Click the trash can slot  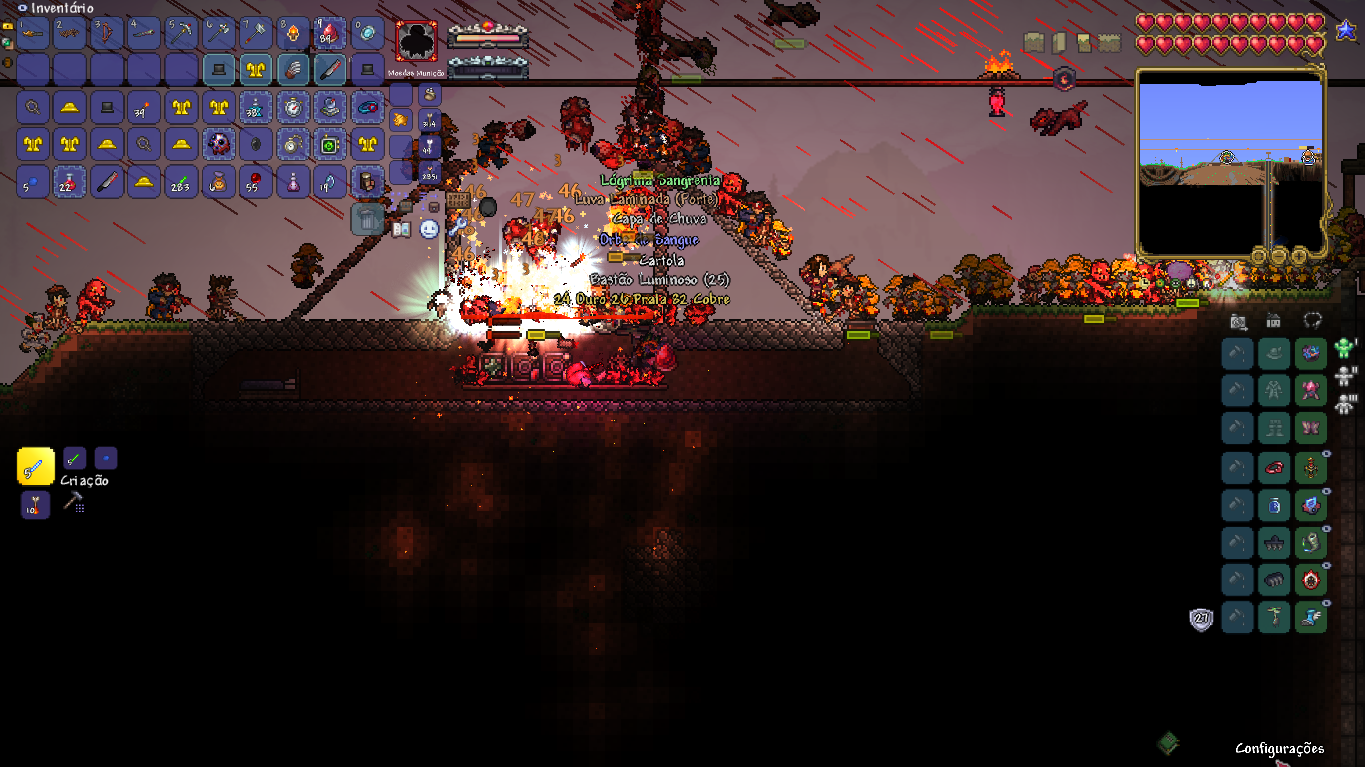point(367,218)
